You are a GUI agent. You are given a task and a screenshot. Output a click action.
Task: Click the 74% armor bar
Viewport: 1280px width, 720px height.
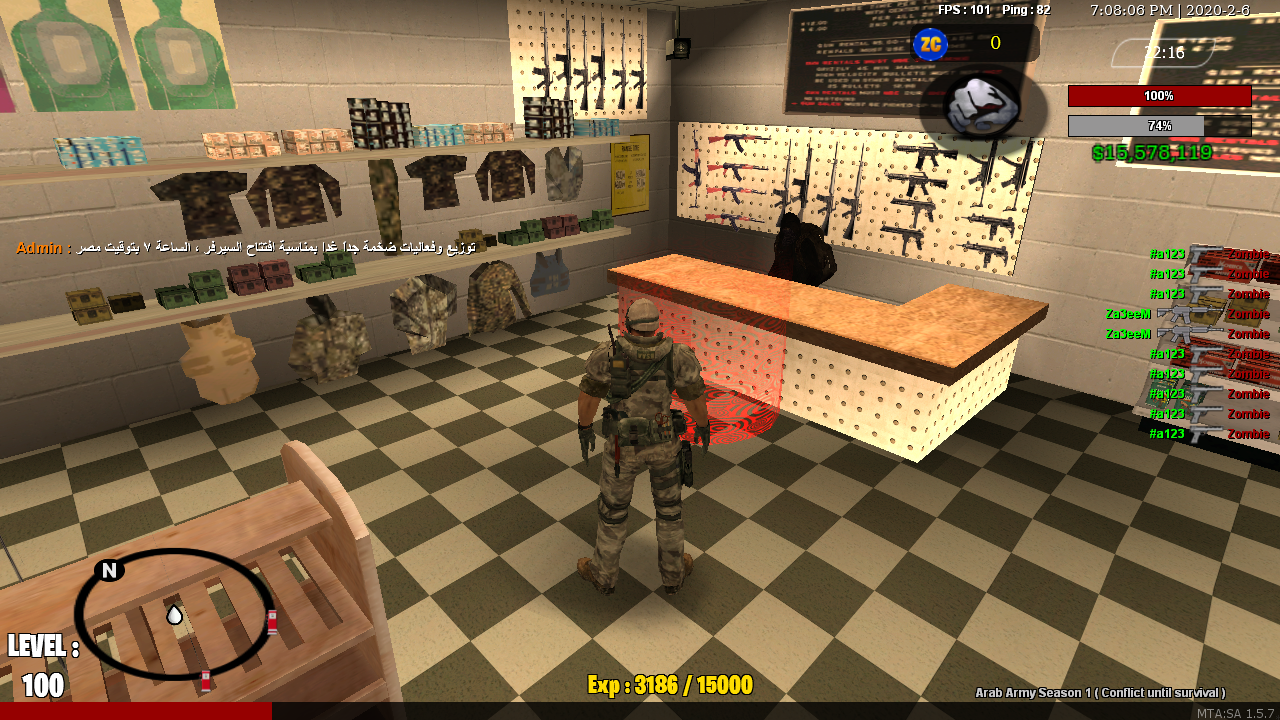point(1159,127)
